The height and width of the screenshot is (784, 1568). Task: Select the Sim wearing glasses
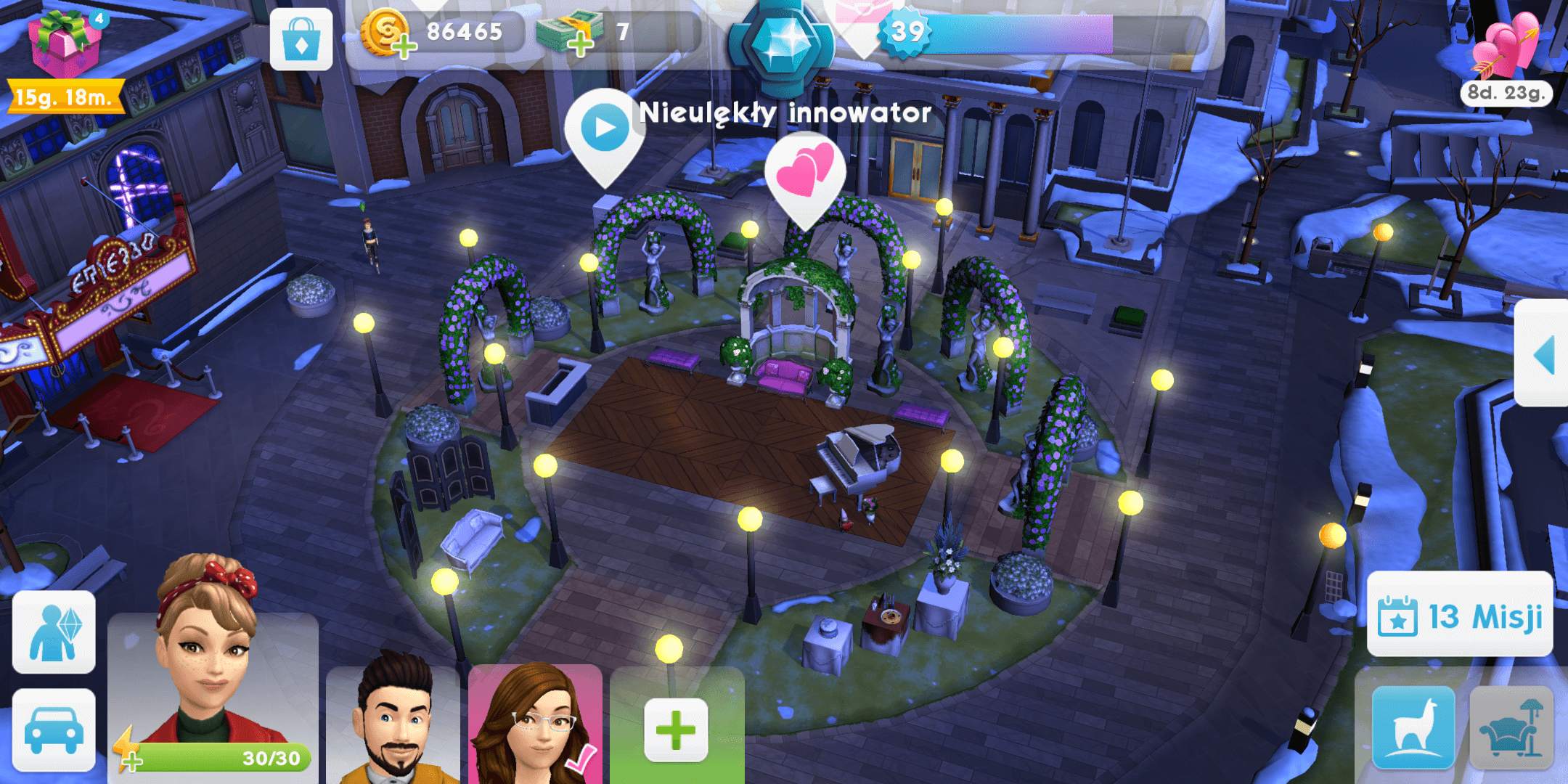(534, 722)
